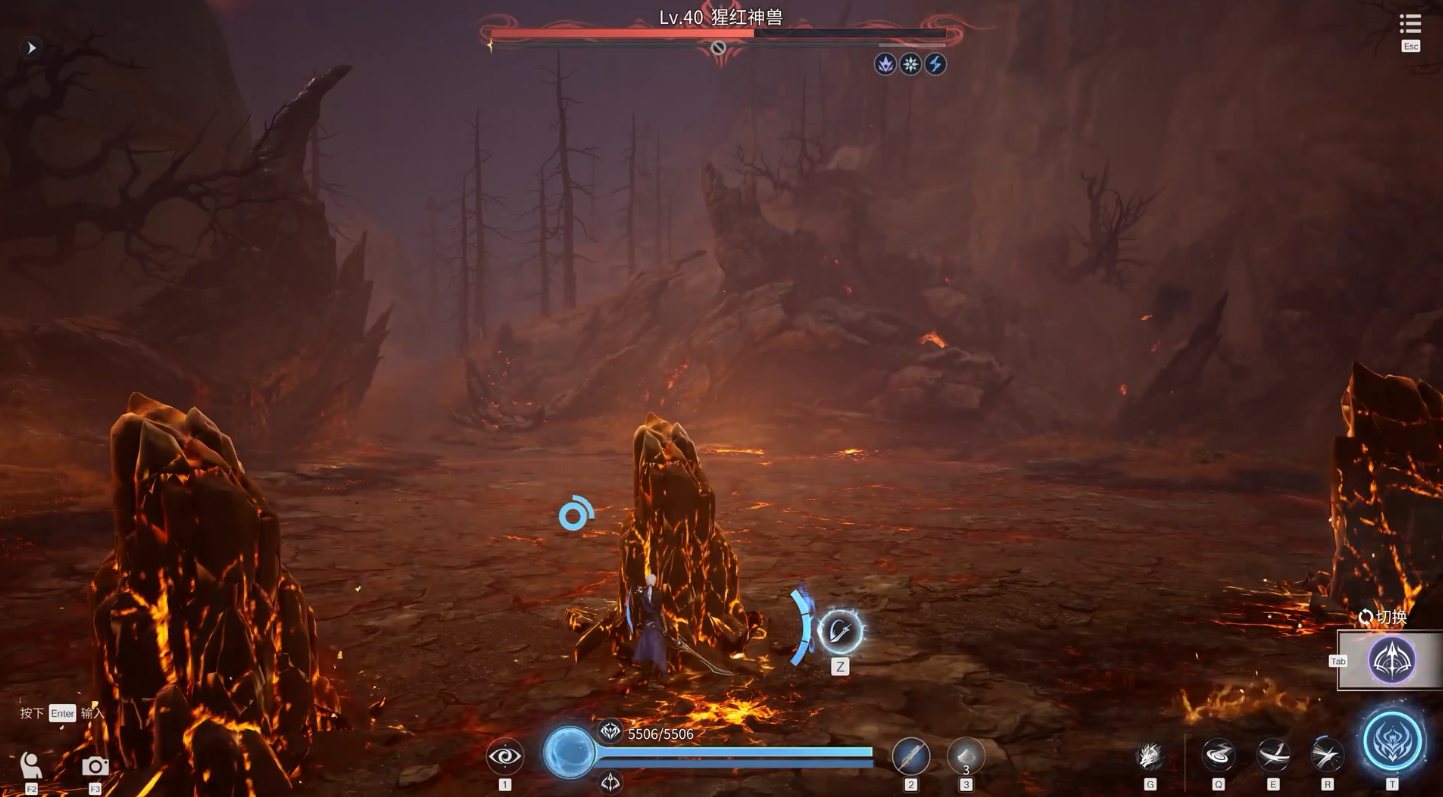
Task: Use the feather blade item slot
Action: 910,756
